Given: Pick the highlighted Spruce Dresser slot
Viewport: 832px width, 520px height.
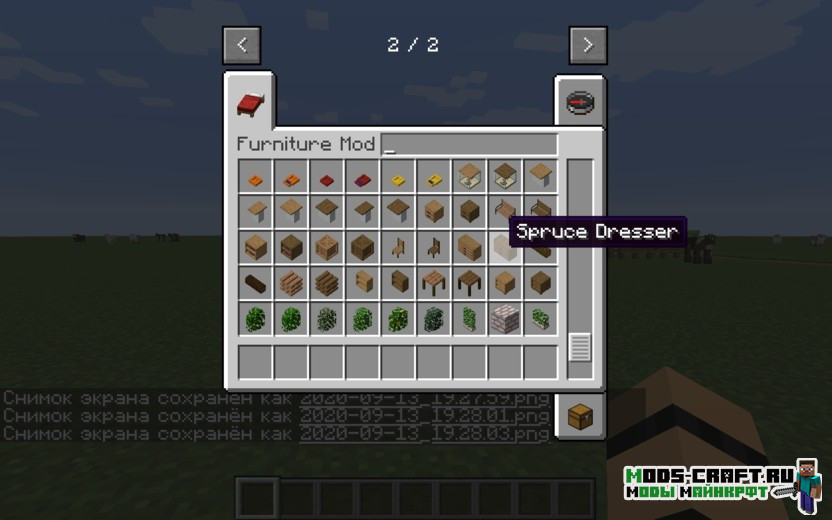Looking at the screenshot, I should [504, 246].
